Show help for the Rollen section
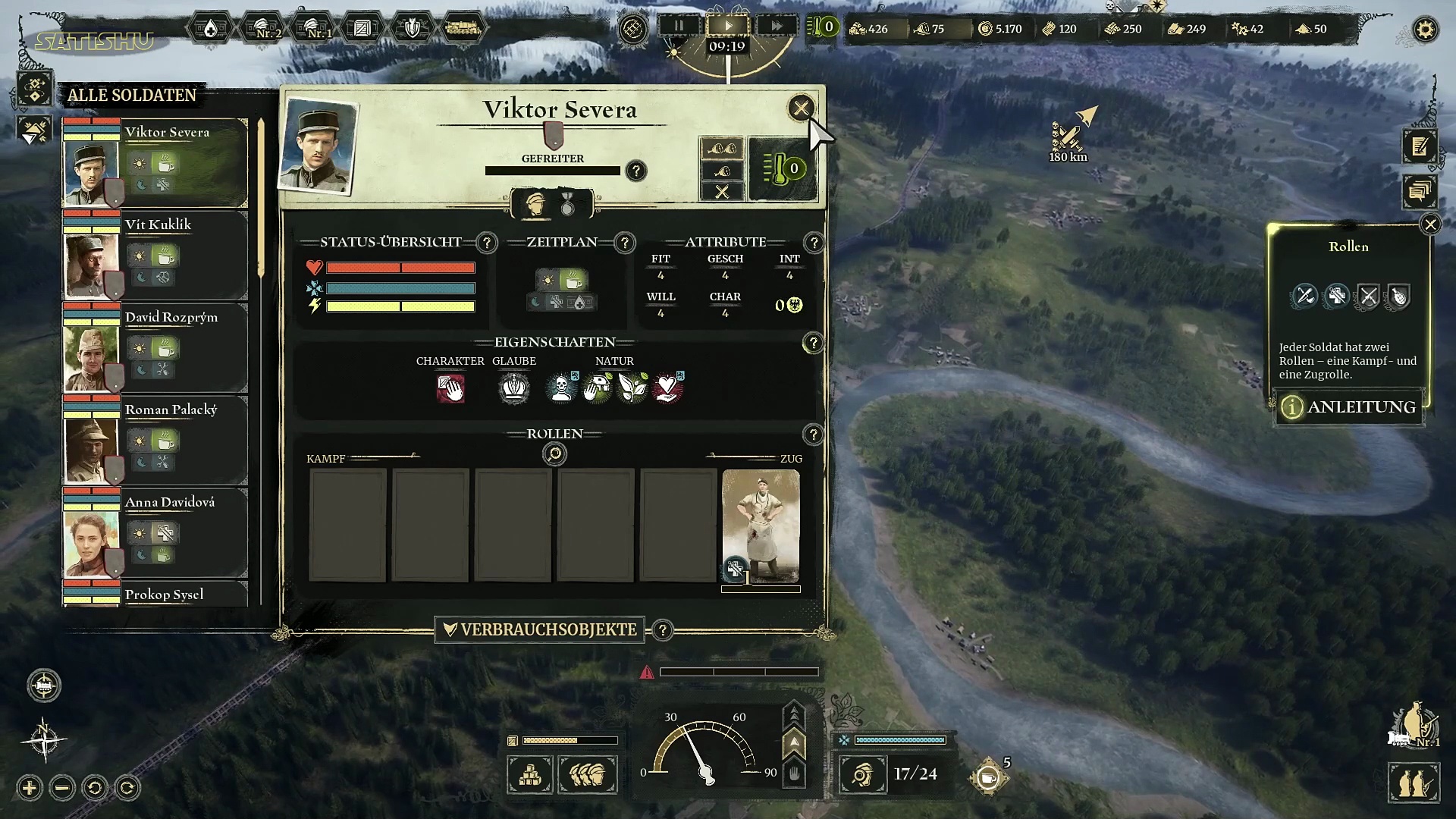This screenshot has width=1456, height=819. [813, 435]
